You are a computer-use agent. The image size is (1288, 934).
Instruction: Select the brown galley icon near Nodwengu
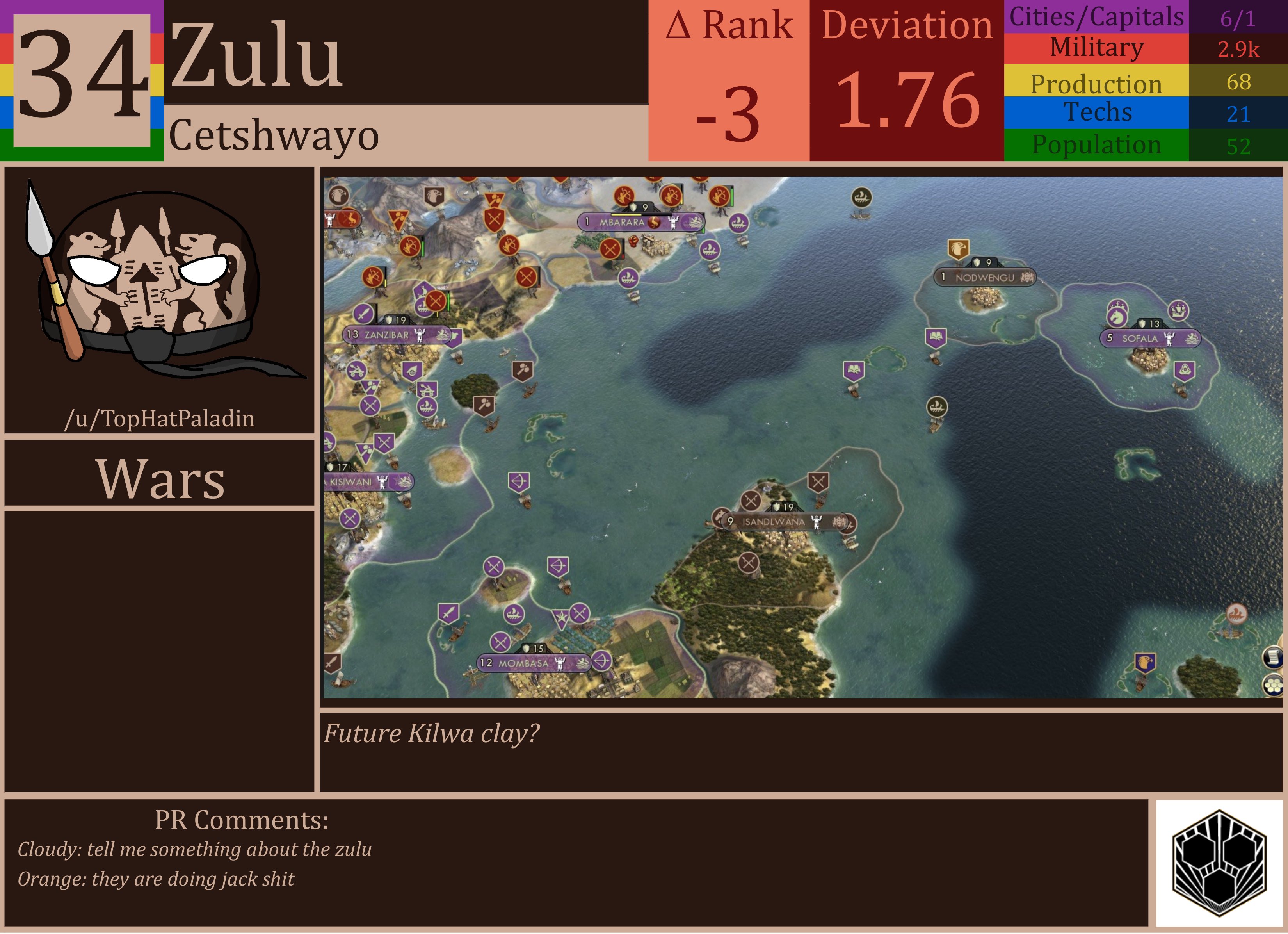(x=937, y=407)
